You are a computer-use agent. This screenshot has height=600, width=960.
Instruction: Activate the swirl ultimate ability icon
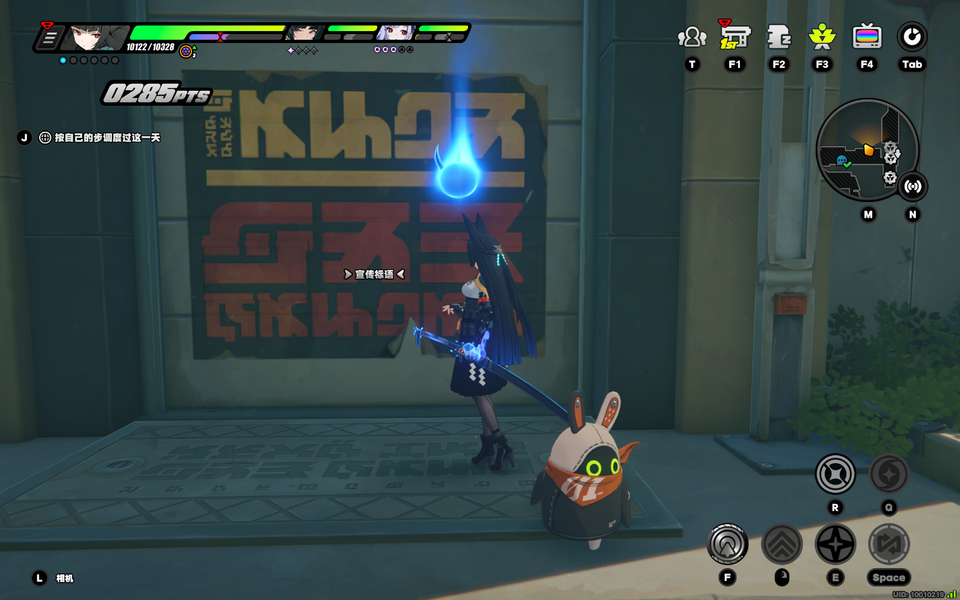pyautogui.click(x=888, y=473)
